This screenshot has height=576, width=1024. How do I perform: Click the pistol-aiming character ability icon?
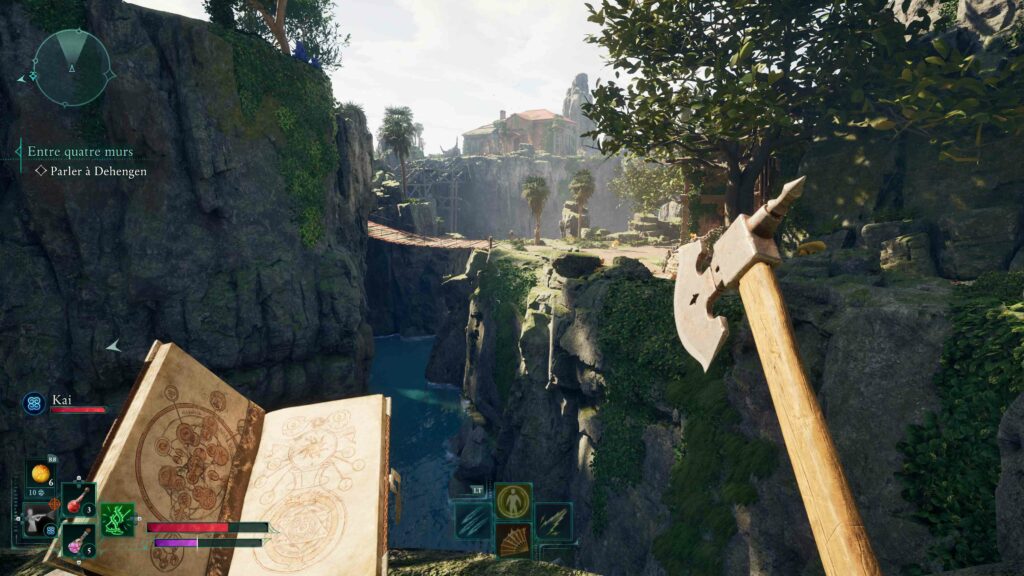39,521
